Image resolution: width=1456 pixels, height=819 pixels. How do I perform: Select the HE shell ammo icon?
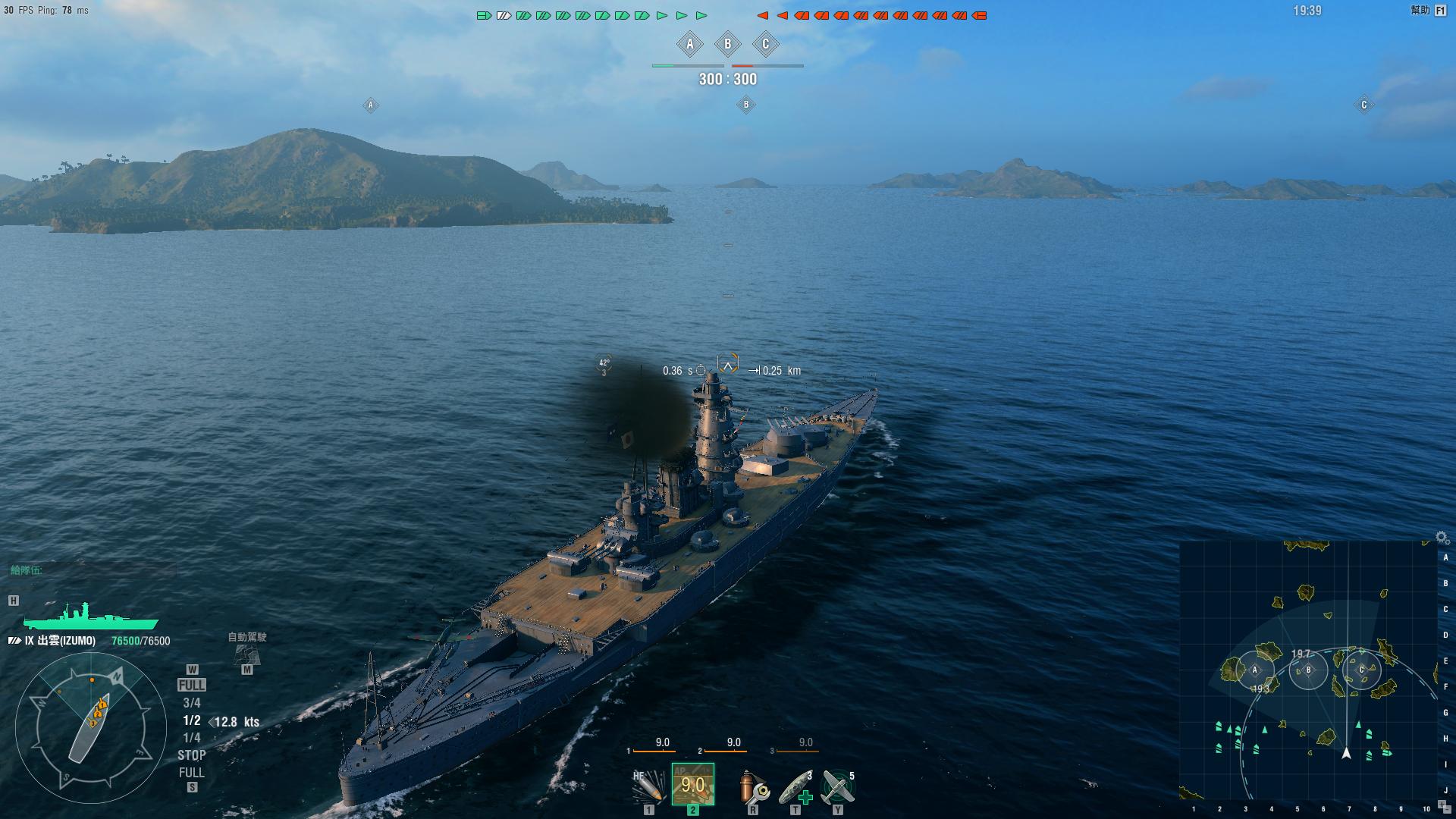648,786
